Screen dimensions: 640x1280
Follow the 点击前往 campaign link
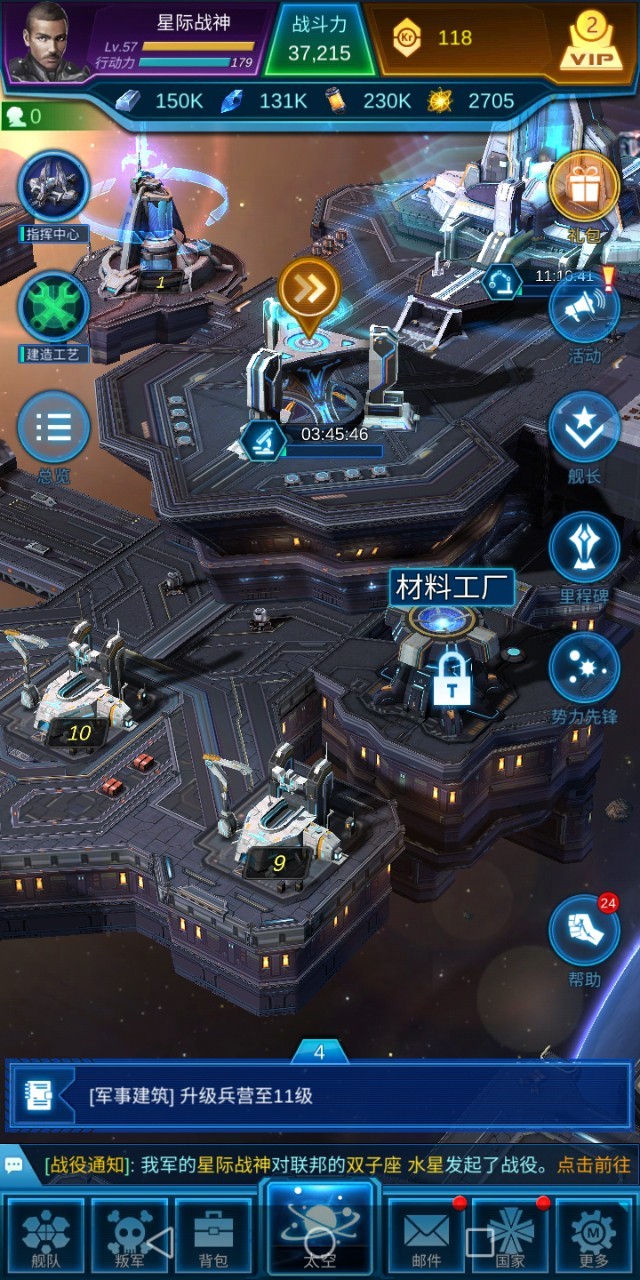click(x=593, y=1165)
